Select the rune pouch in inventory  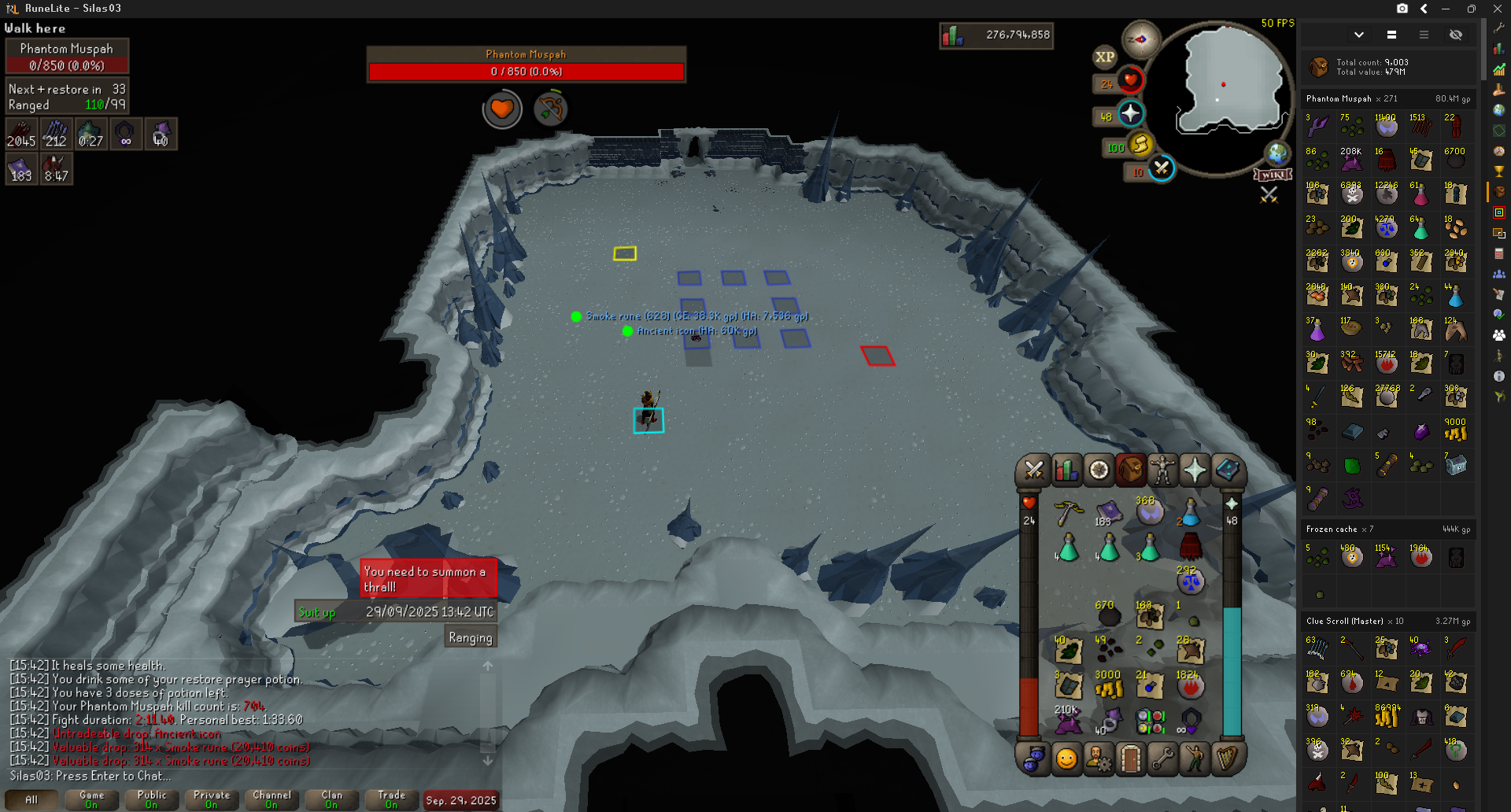[1150, 720]
